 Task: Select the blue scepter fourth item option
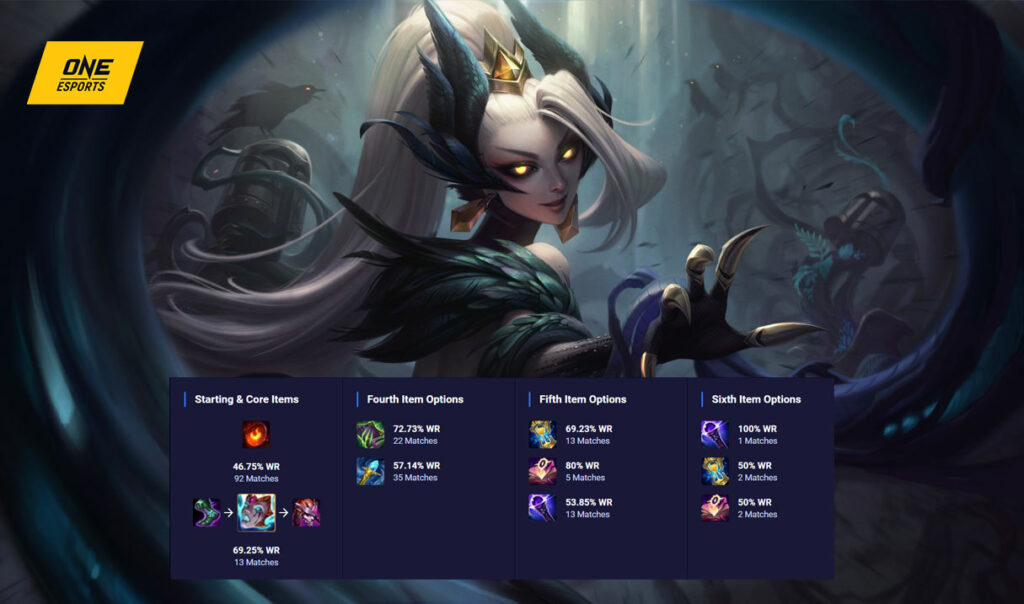pos(370,472)
